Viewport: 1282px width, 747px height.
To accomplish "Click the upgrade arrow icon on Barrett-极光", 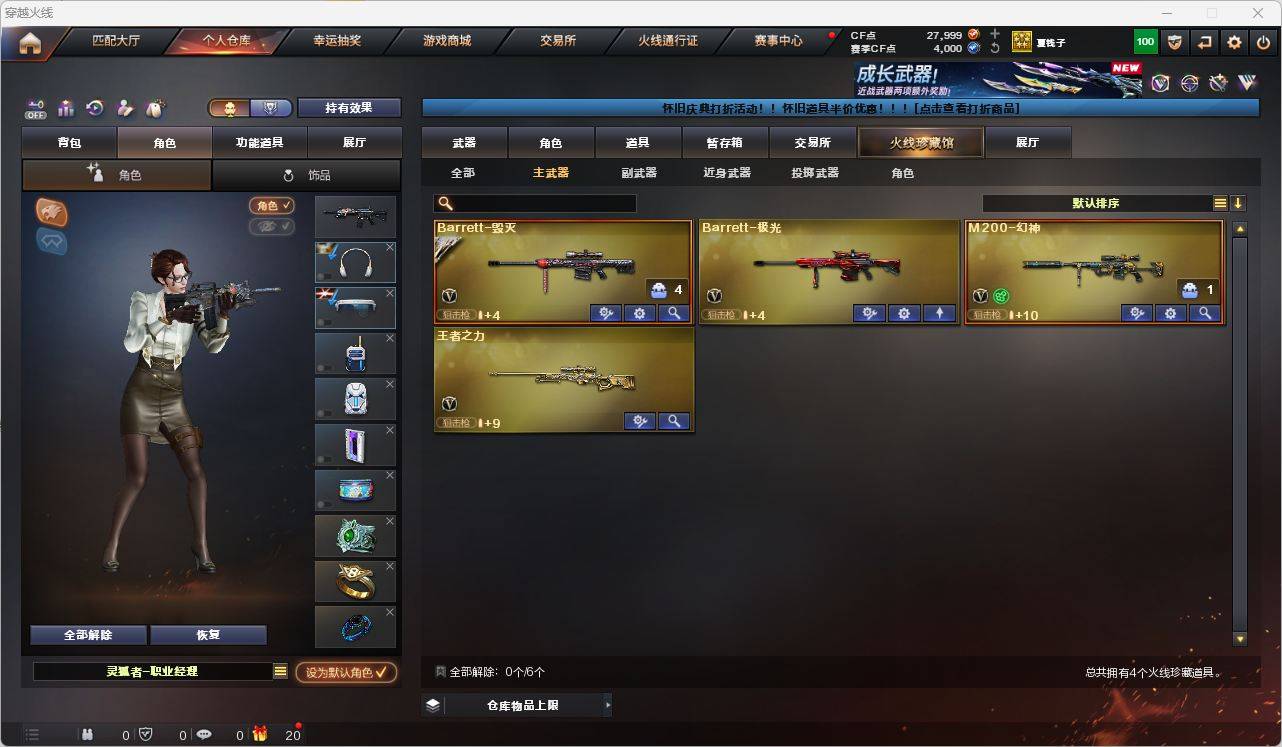I will [939, 313].
